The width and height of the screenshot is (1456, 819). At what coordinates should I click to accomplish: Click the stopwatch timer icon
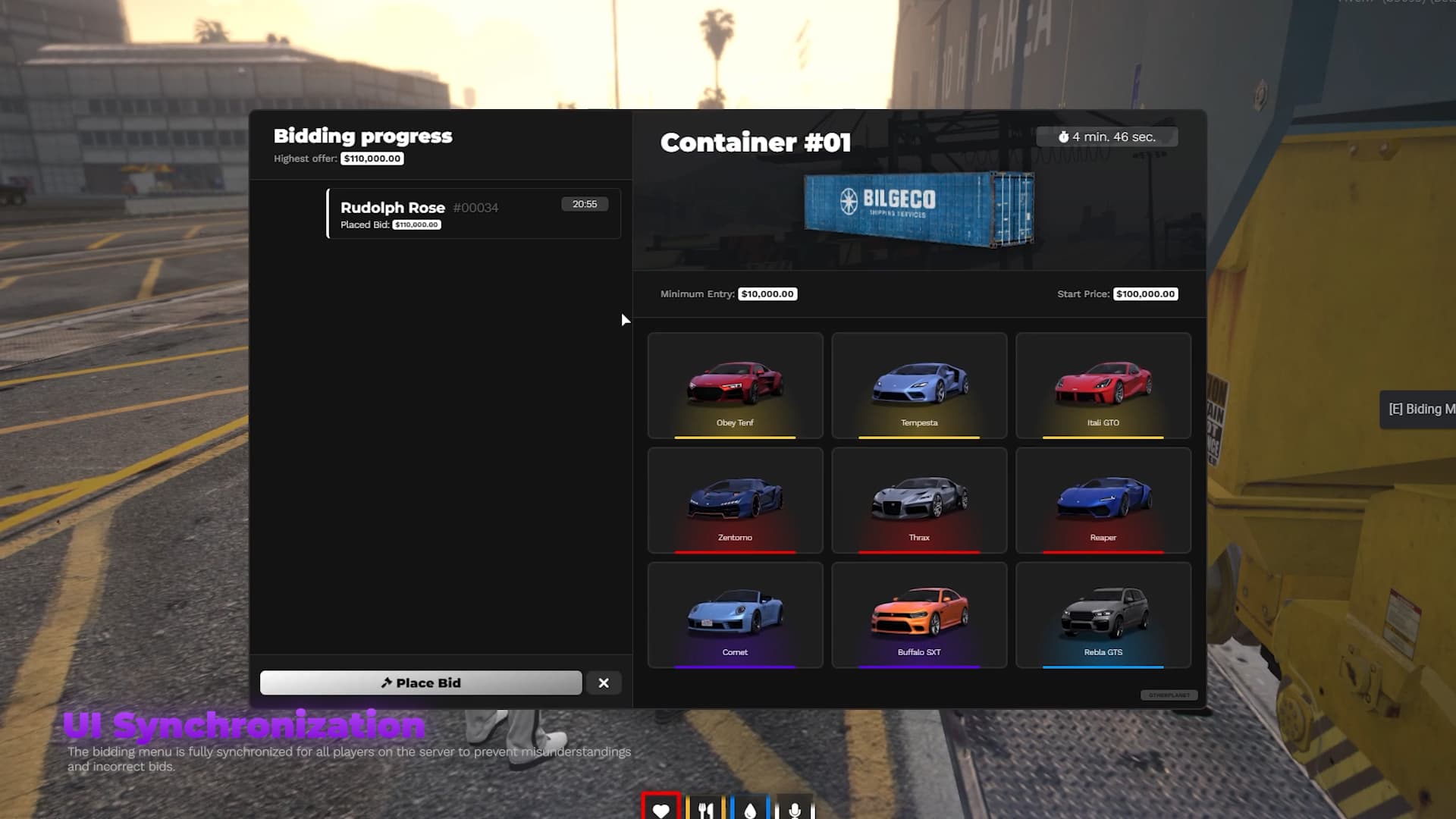1064,136
